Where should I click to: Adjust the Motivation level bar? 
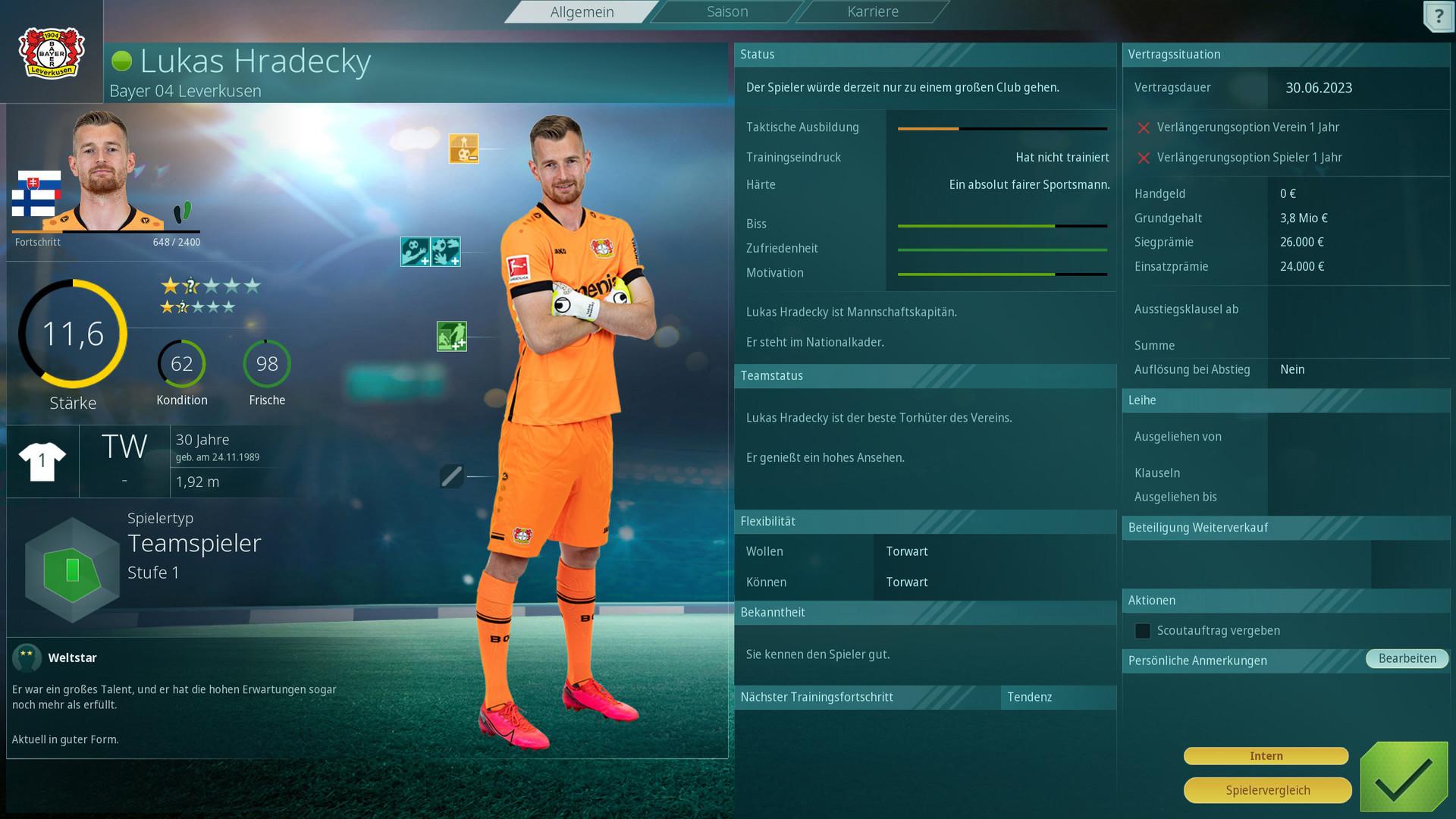point(1001,273)
